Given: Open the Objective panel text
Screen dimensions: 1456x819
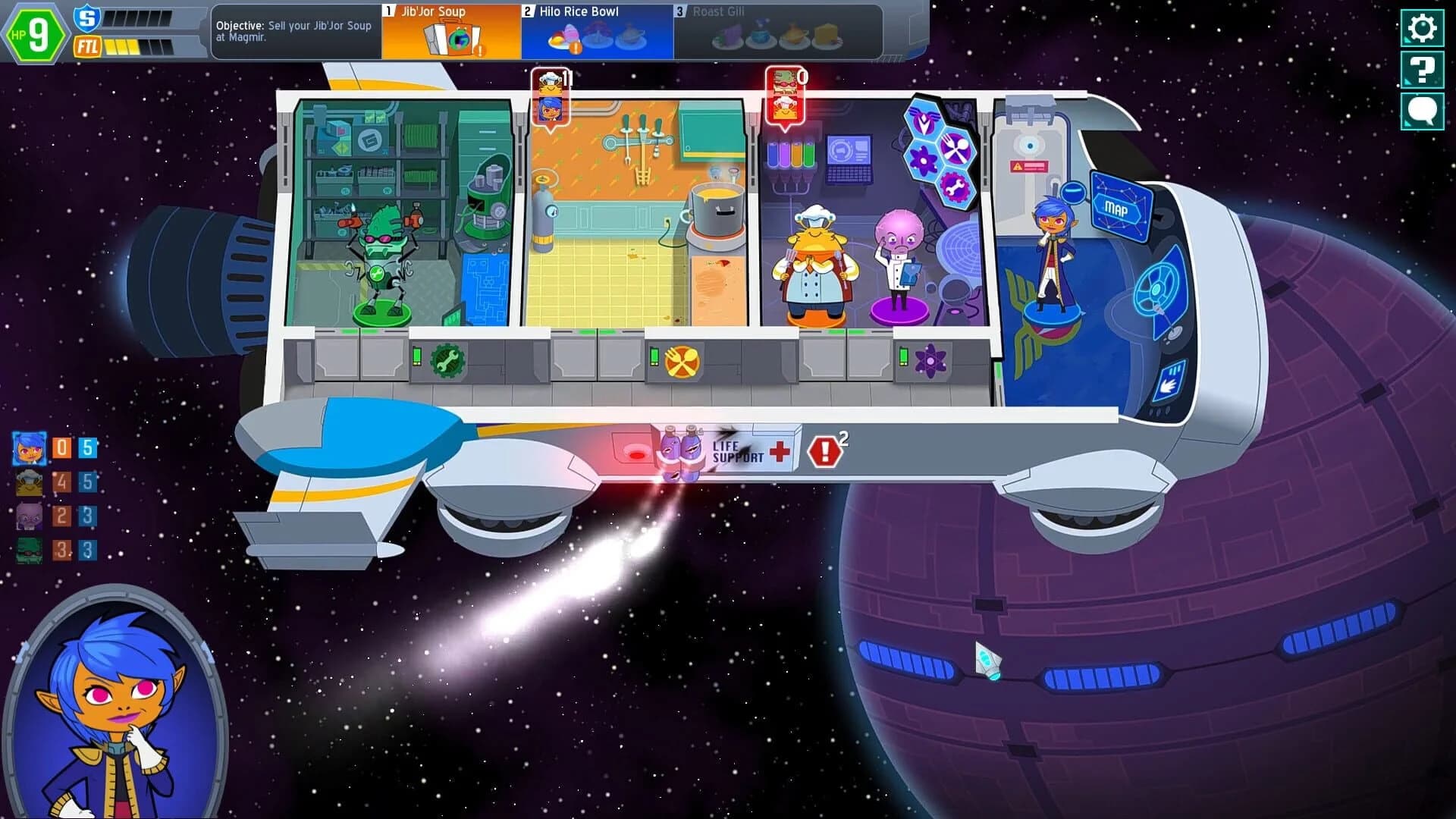Looking at the screenshot, I should 294,32.
